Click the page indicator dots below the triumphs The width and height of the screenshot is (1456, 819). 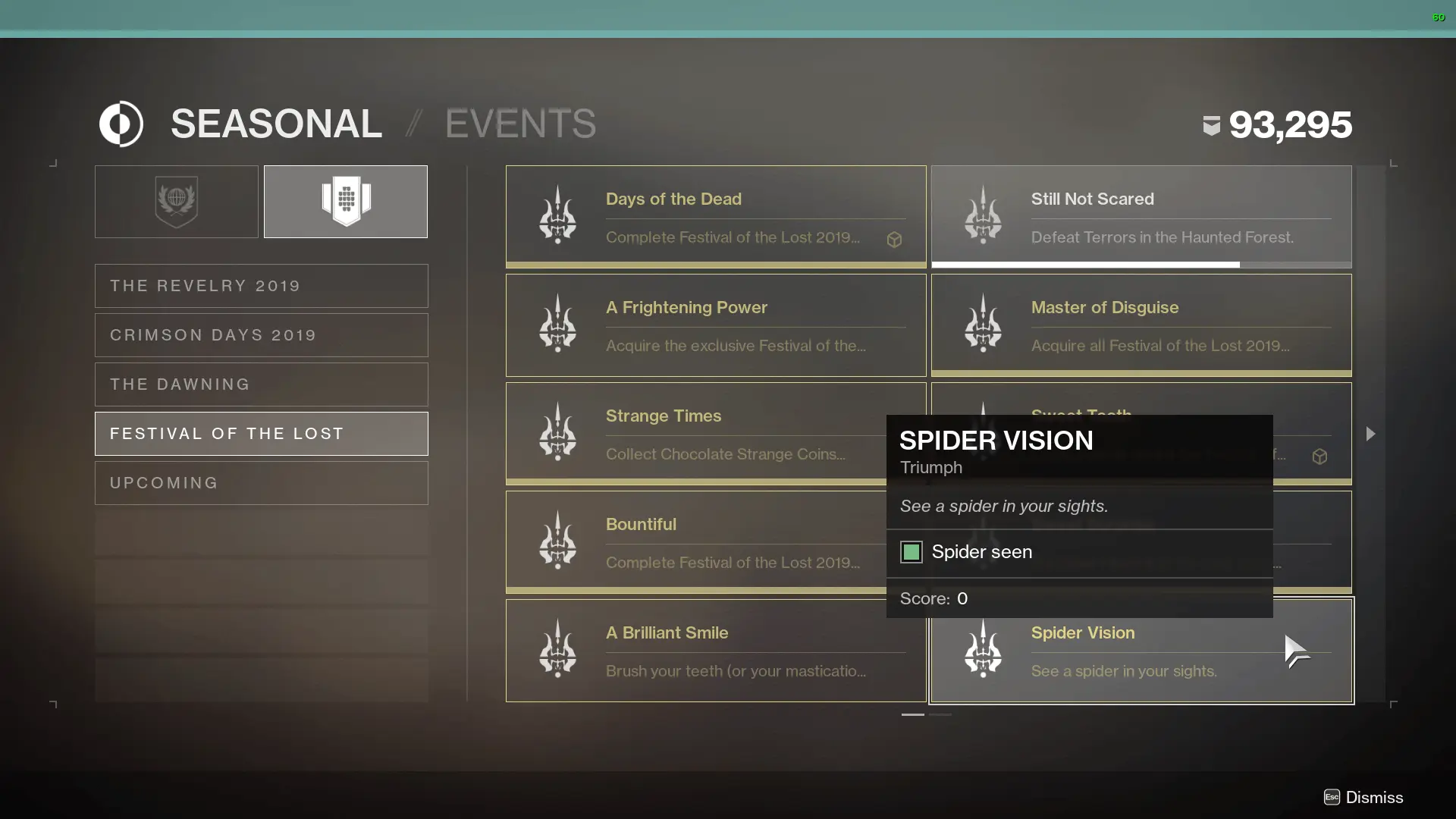927,714
